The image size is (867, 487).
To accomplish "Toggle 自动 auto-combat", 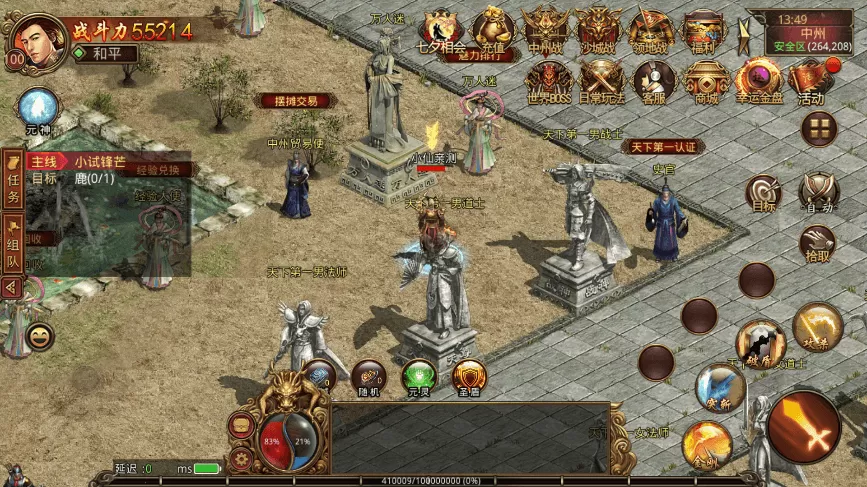I will 819,191.
